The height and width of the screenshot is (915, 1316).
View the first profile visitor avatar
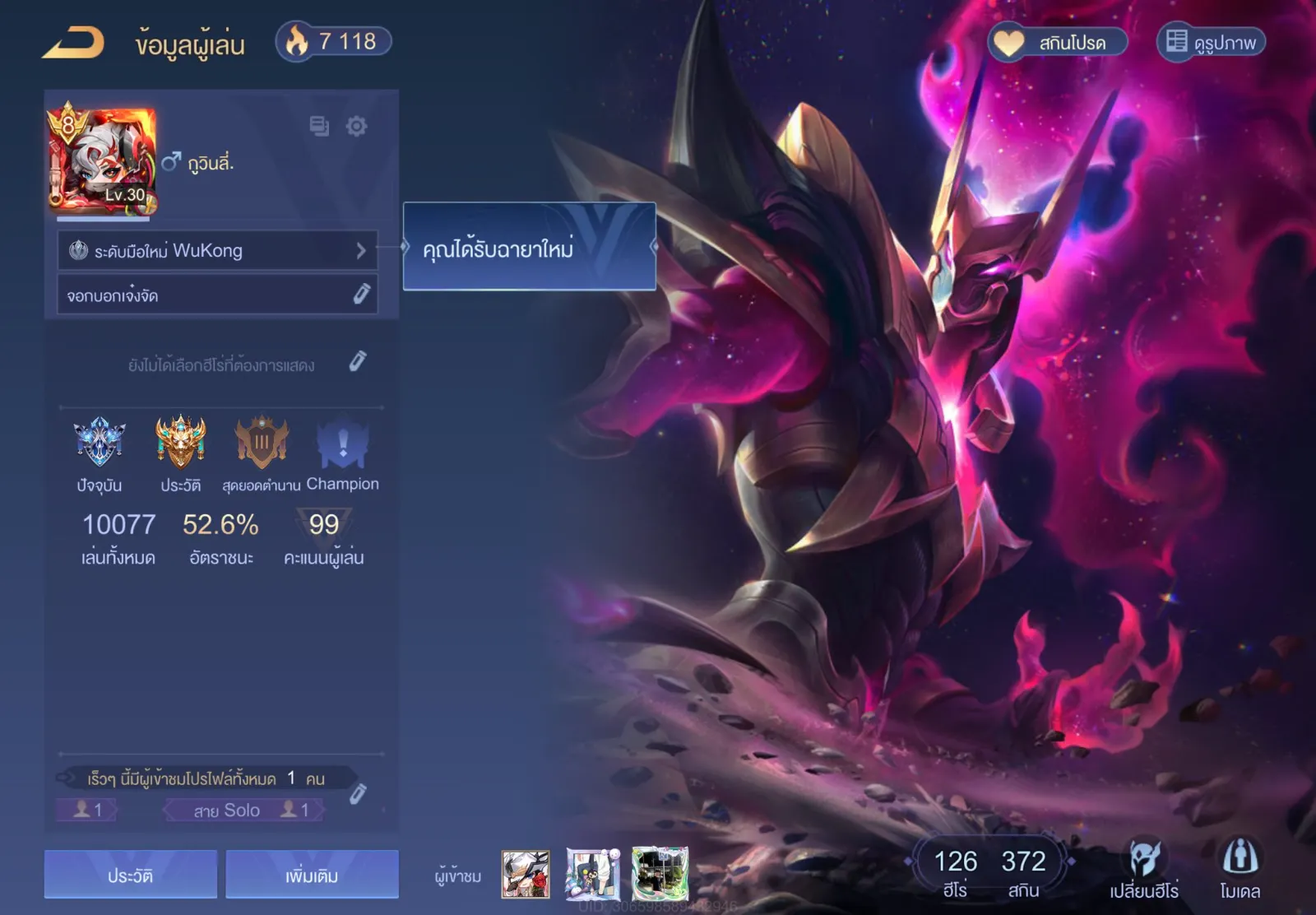(x=526, y=874)
